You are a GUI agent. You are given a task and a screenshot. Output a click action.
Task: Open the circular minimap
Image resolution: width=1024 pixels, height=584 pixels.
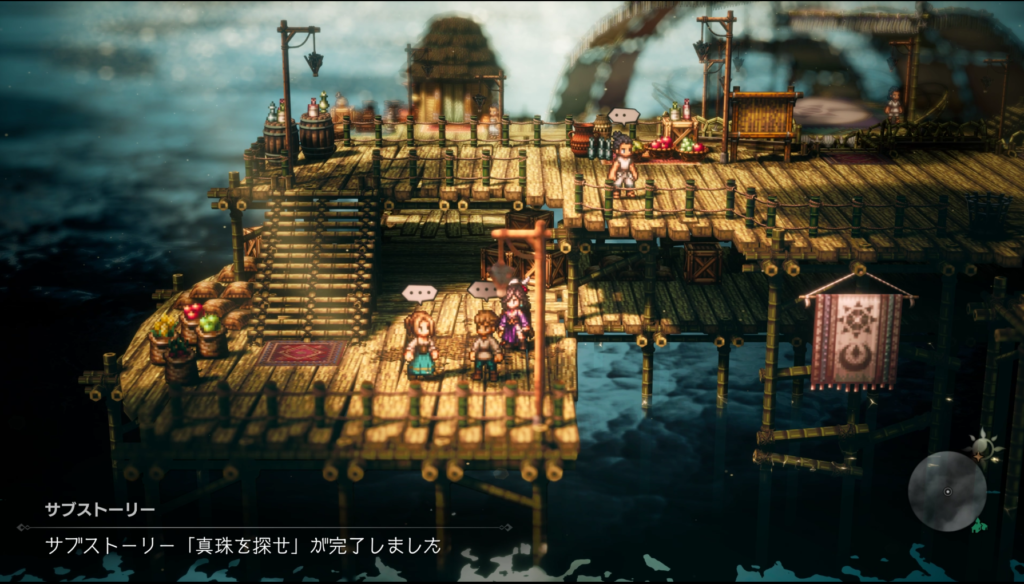pyautogui.click(x=946, y=491)
